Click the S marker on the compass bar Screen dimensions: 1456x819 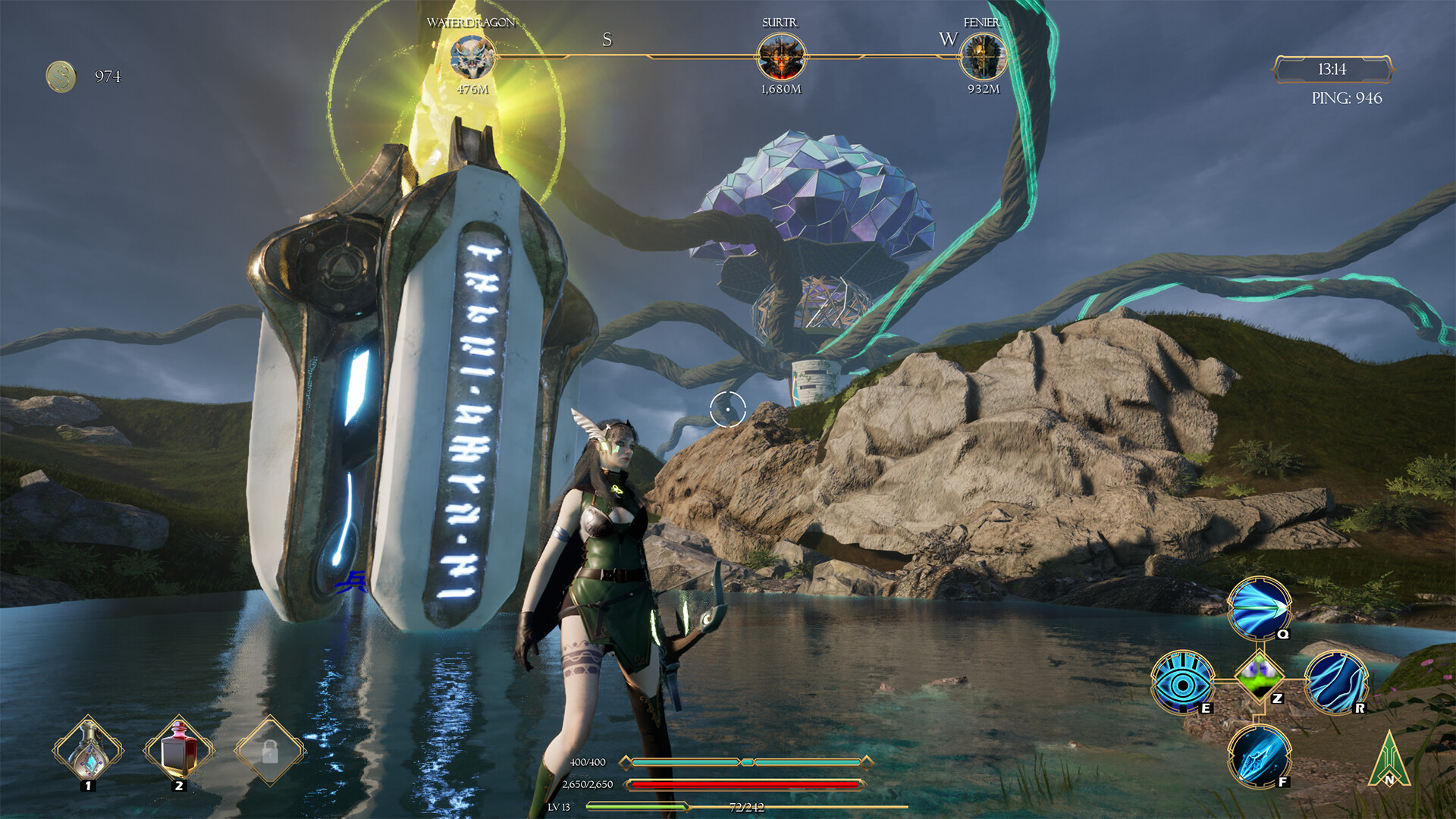(607, 39)
